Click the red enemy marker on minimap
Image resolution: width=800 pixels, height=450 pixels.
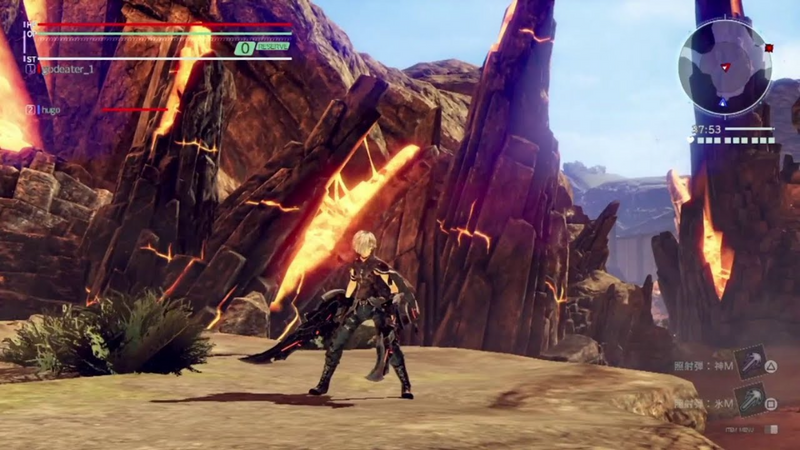point(768,47)
